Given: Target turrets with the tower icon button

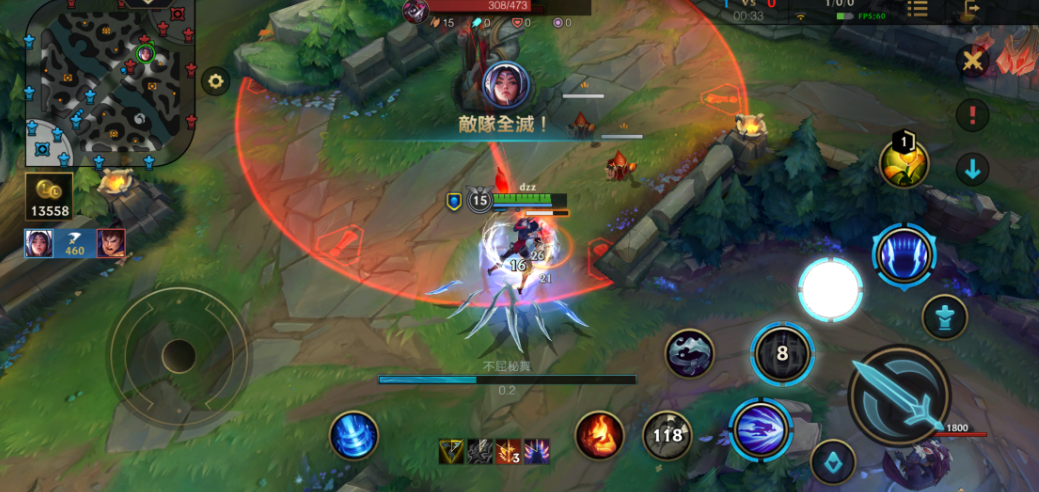Looking at the screenshot, I should (944, 317).
